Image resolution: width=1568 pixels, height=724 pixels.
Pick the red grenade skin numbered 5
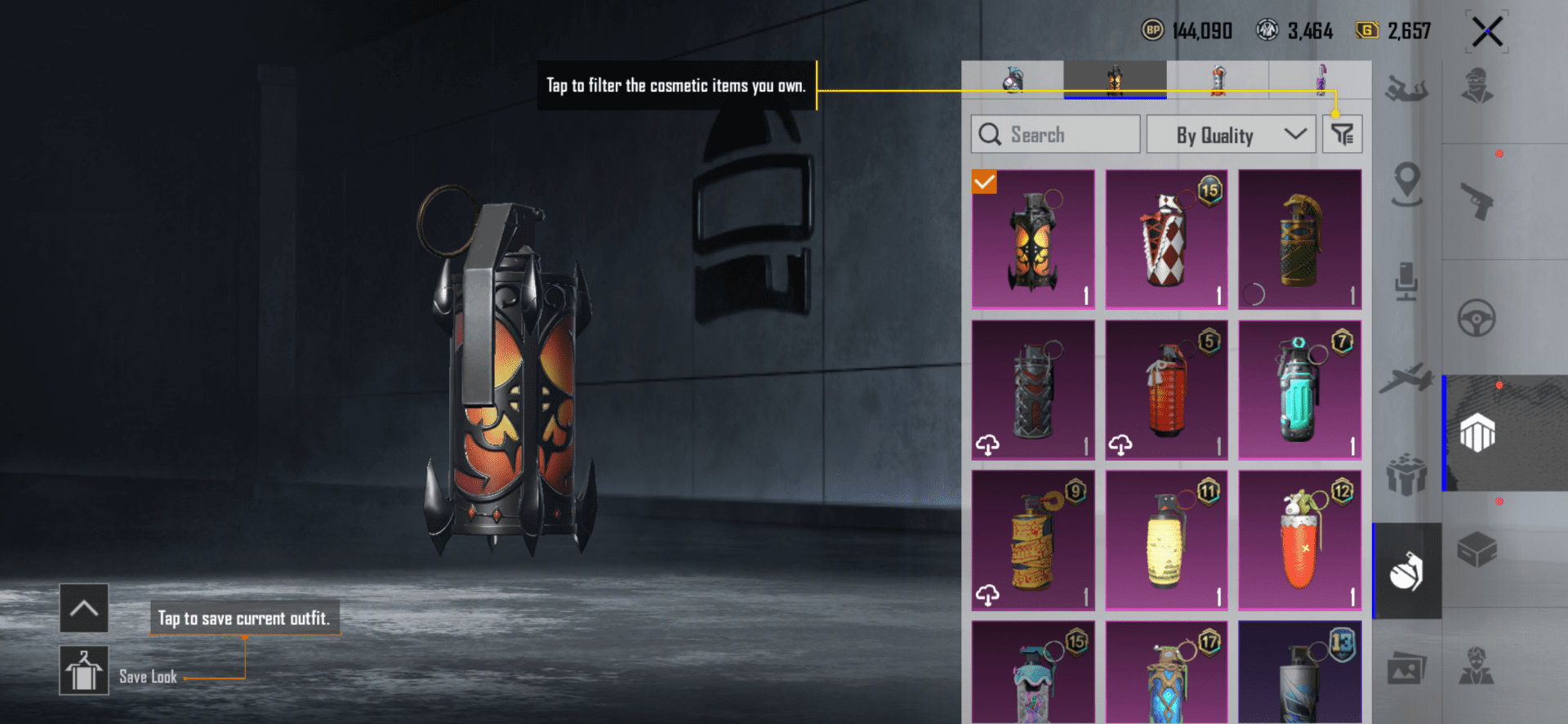(1166, 390)
